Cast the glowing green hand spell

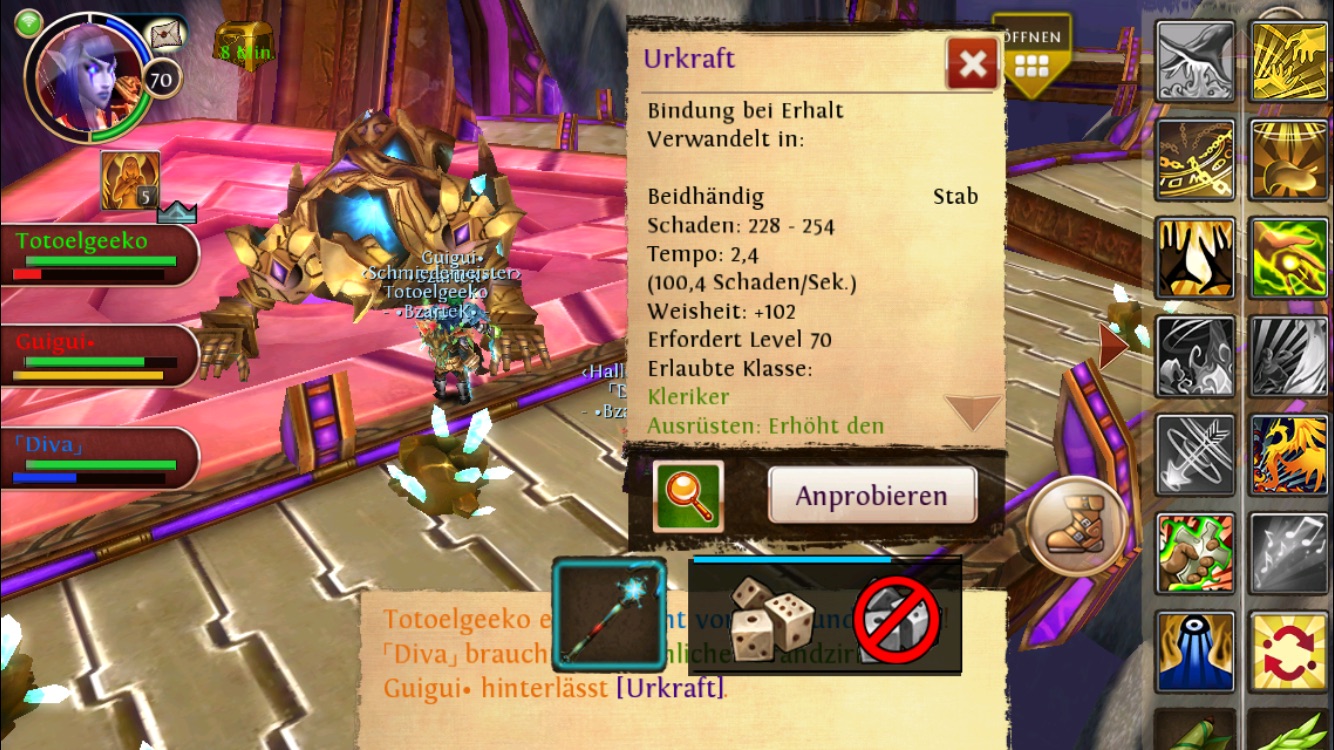pyautogui.click(x=1288, y=258)
